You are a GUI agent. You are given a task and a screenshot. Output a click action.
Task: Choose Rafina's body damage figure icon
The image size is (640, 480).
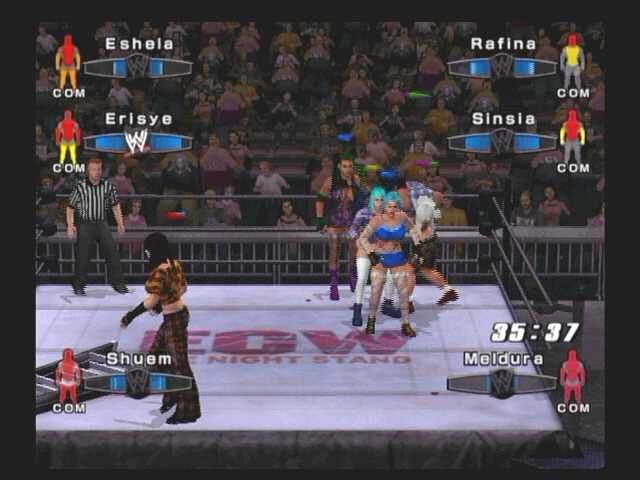[x=572, y=62]
